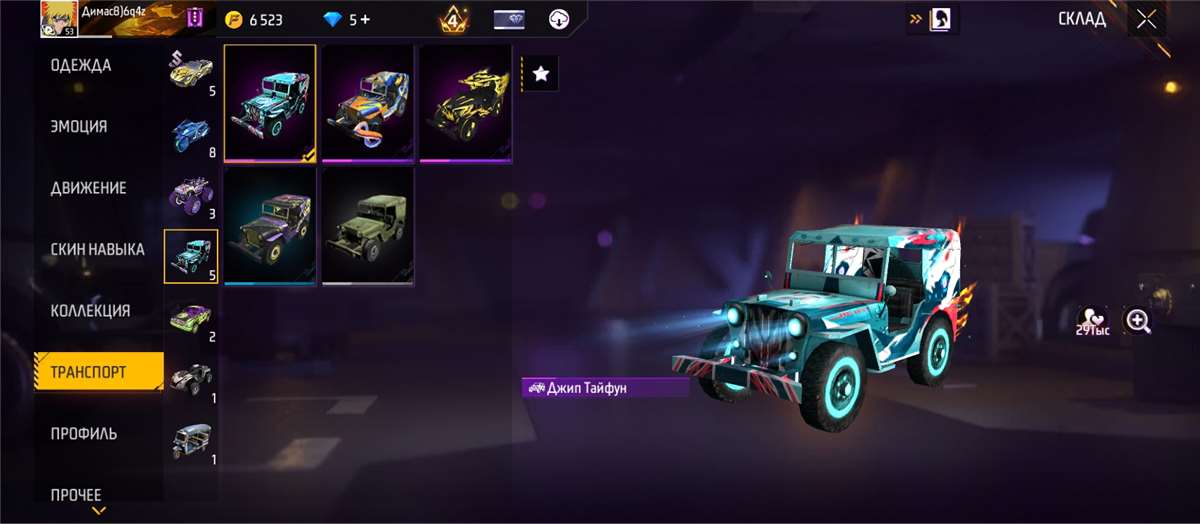This screenshot has width=1200, height=524.
Task: Show the КОЛЛЕКЦИЯ category
Action: pyautogui.click(x=91, y=311)
